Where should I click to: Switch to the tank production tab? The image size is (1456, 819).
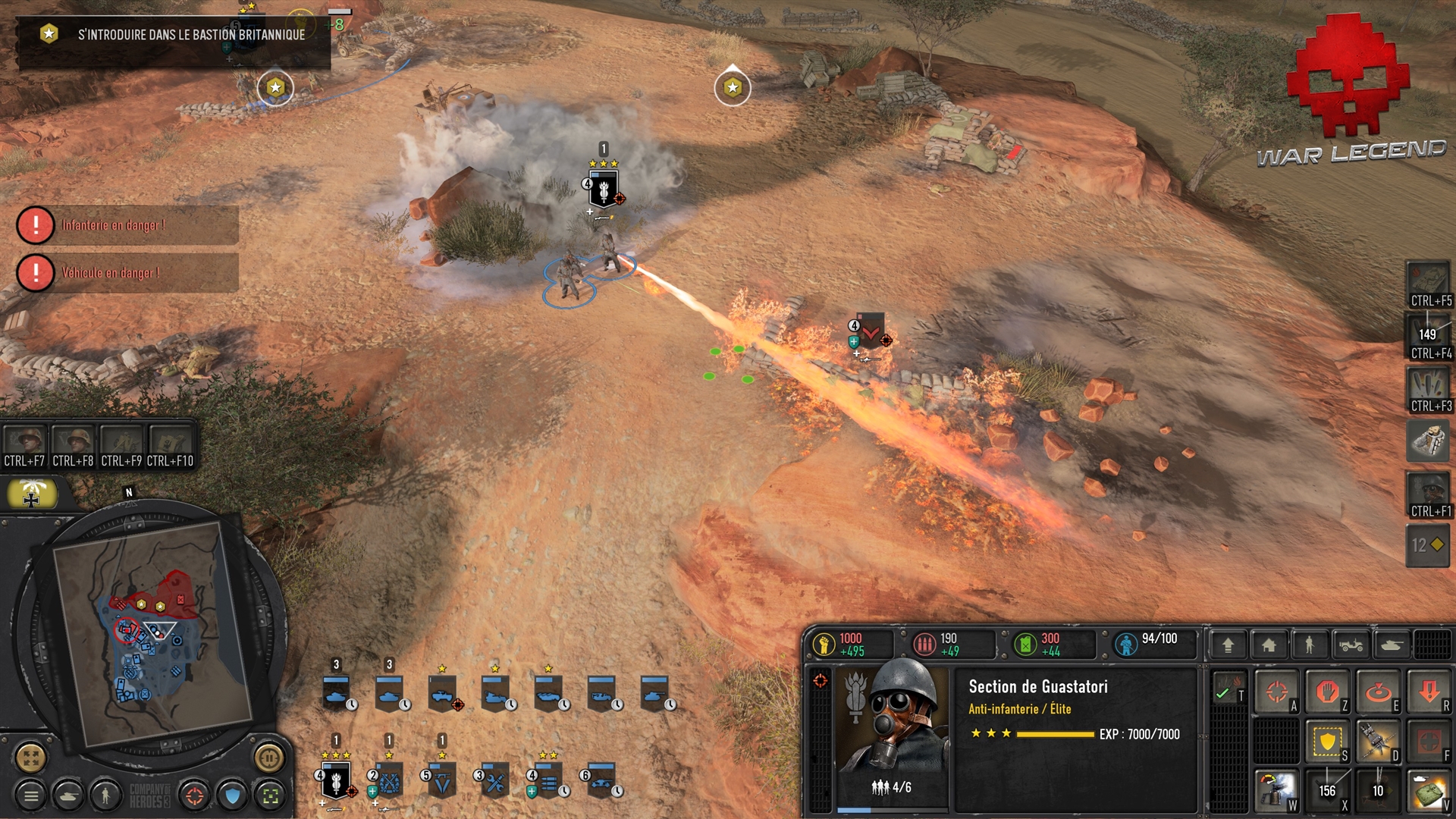point(1392,645)
